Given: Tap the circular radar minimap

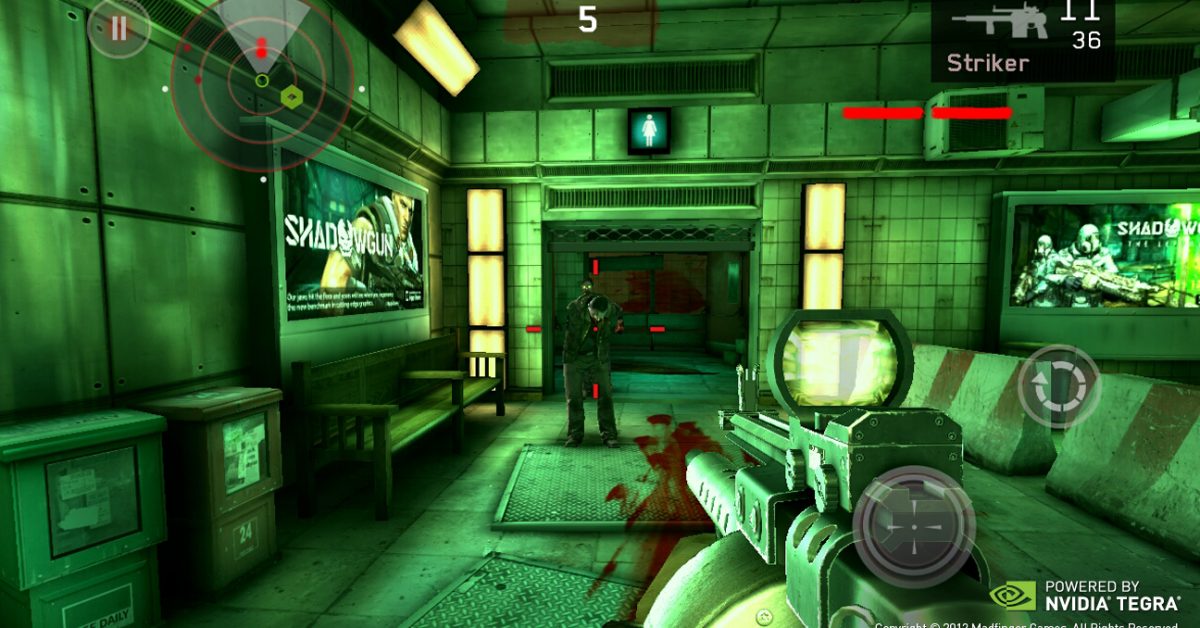Looking at the screenshot, I should 261,78.
